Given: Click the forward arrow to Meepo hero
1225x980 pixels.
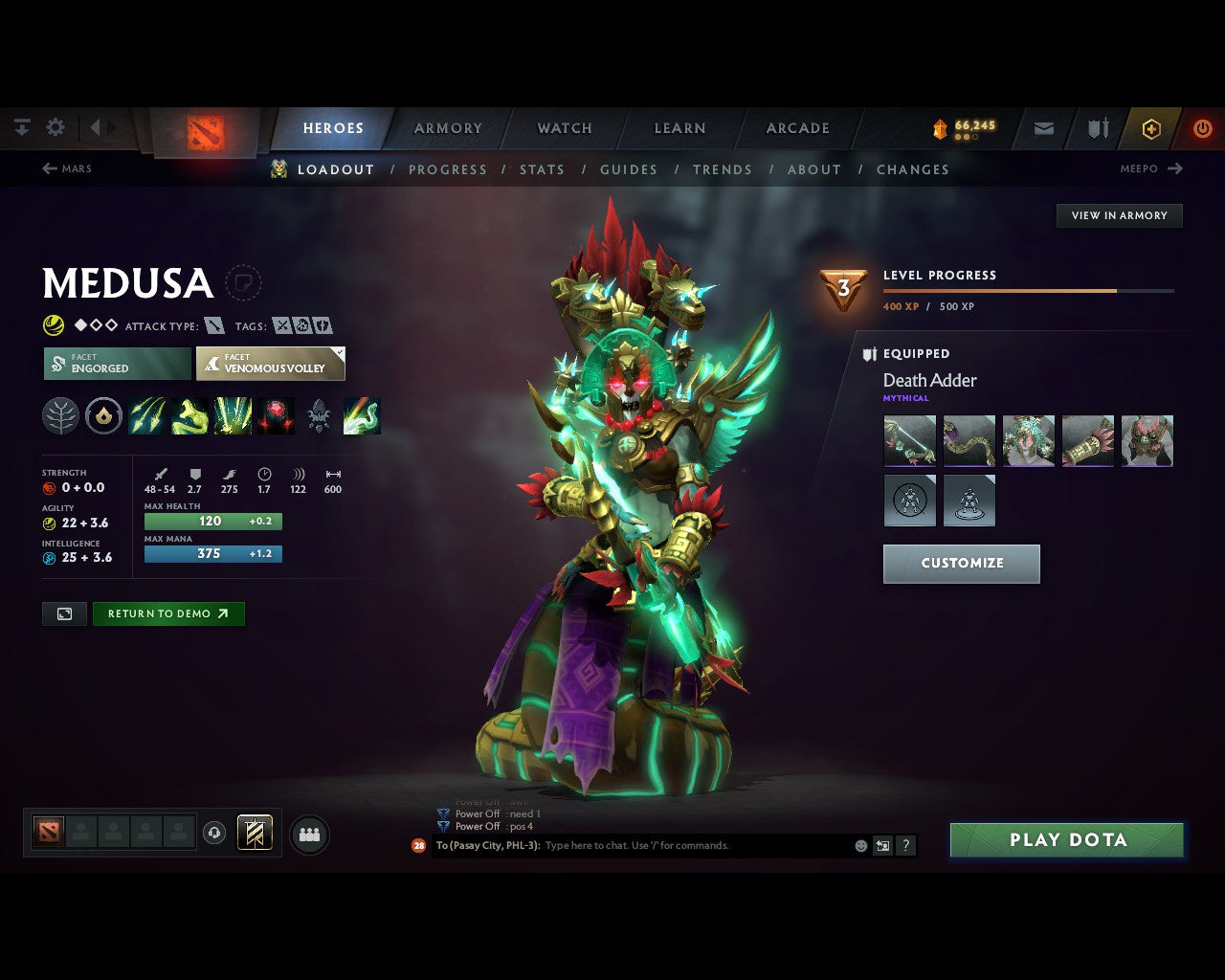Looking at the screenshot, I should [1175, 168].
